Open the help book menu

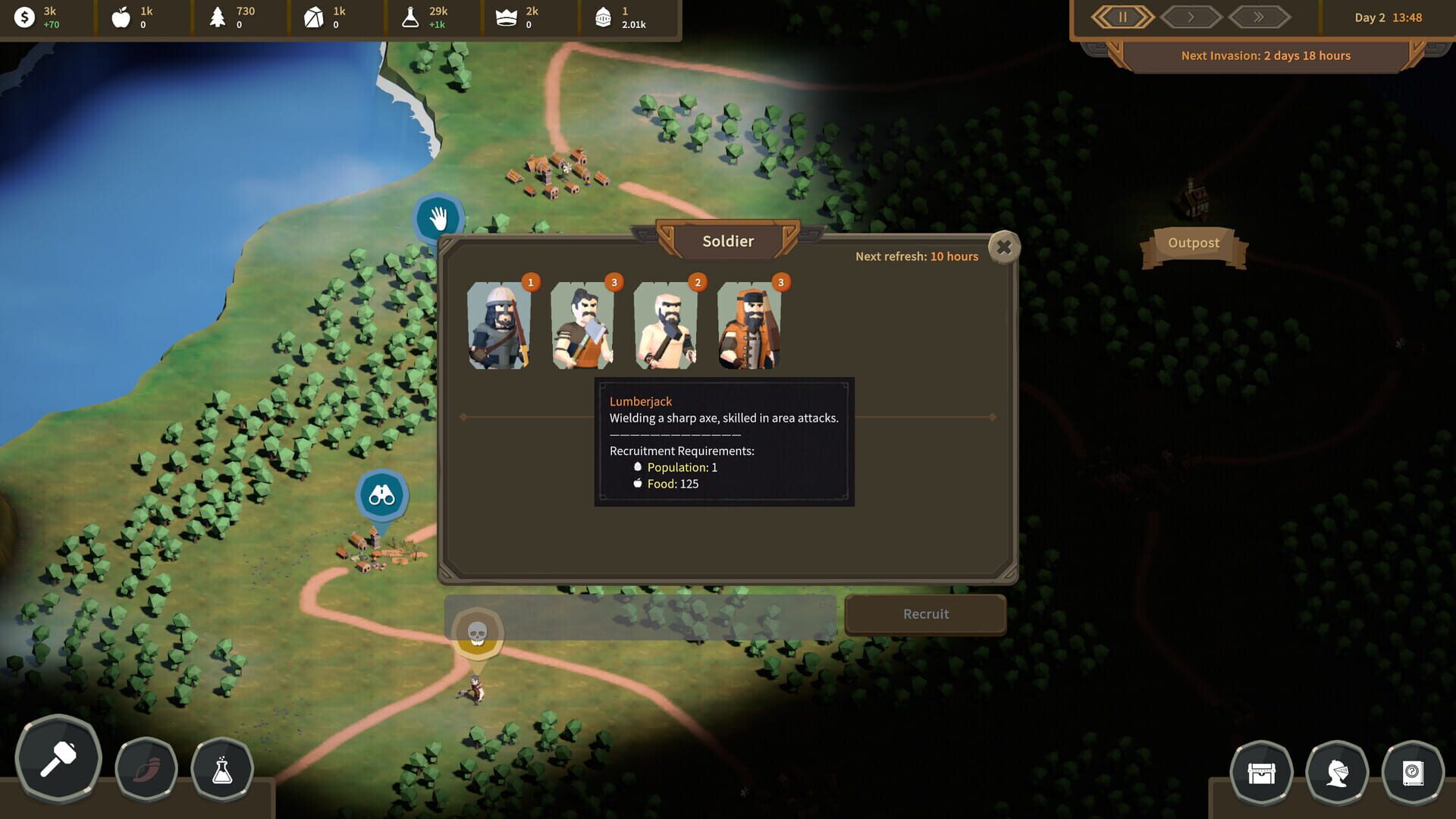coord(1413,773)
